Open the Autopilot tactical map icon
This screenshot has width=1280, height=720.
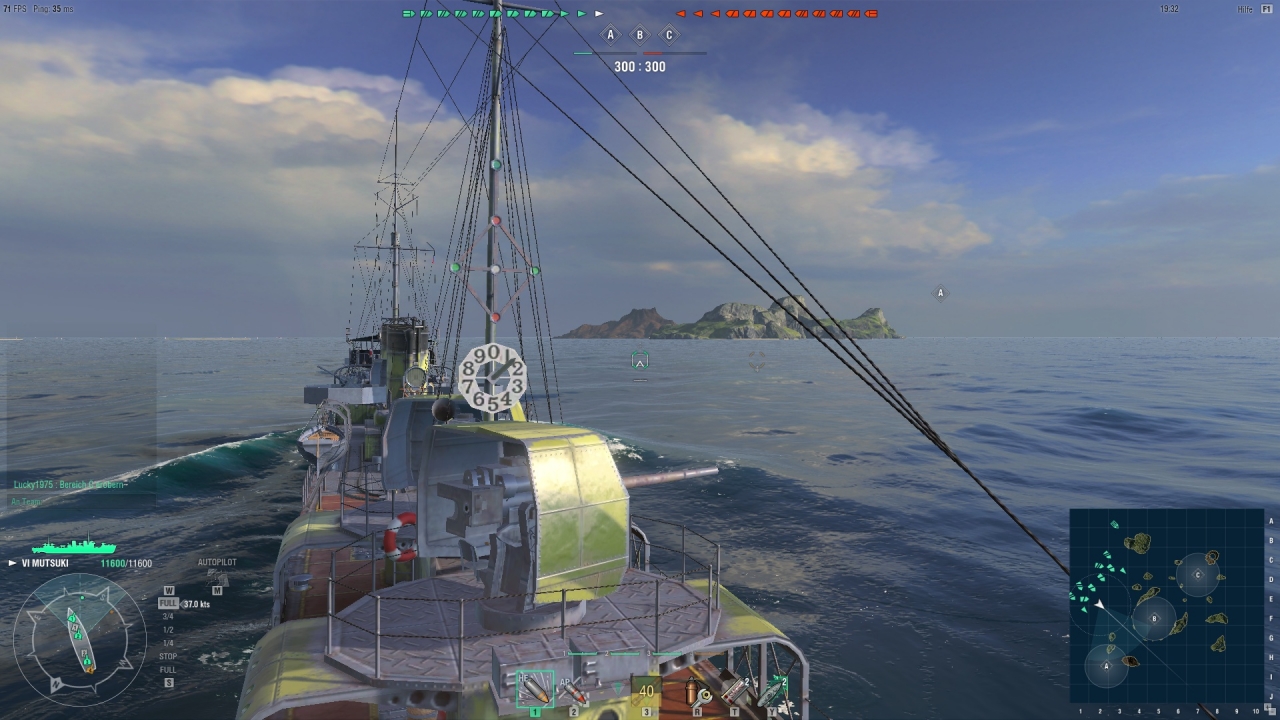(x=217, y=576)
